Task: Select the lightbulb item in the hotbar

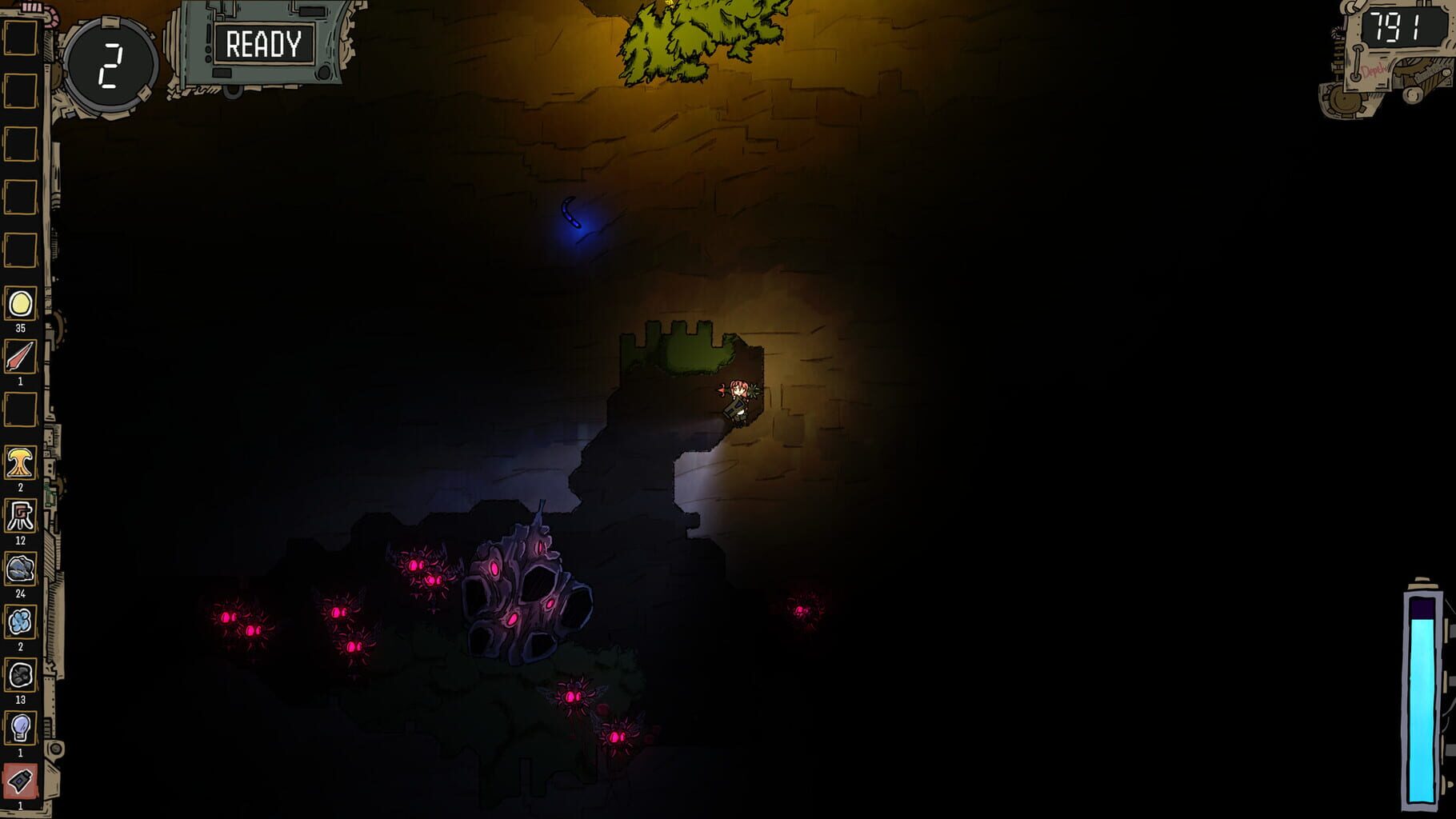Action: coord(22,726)
